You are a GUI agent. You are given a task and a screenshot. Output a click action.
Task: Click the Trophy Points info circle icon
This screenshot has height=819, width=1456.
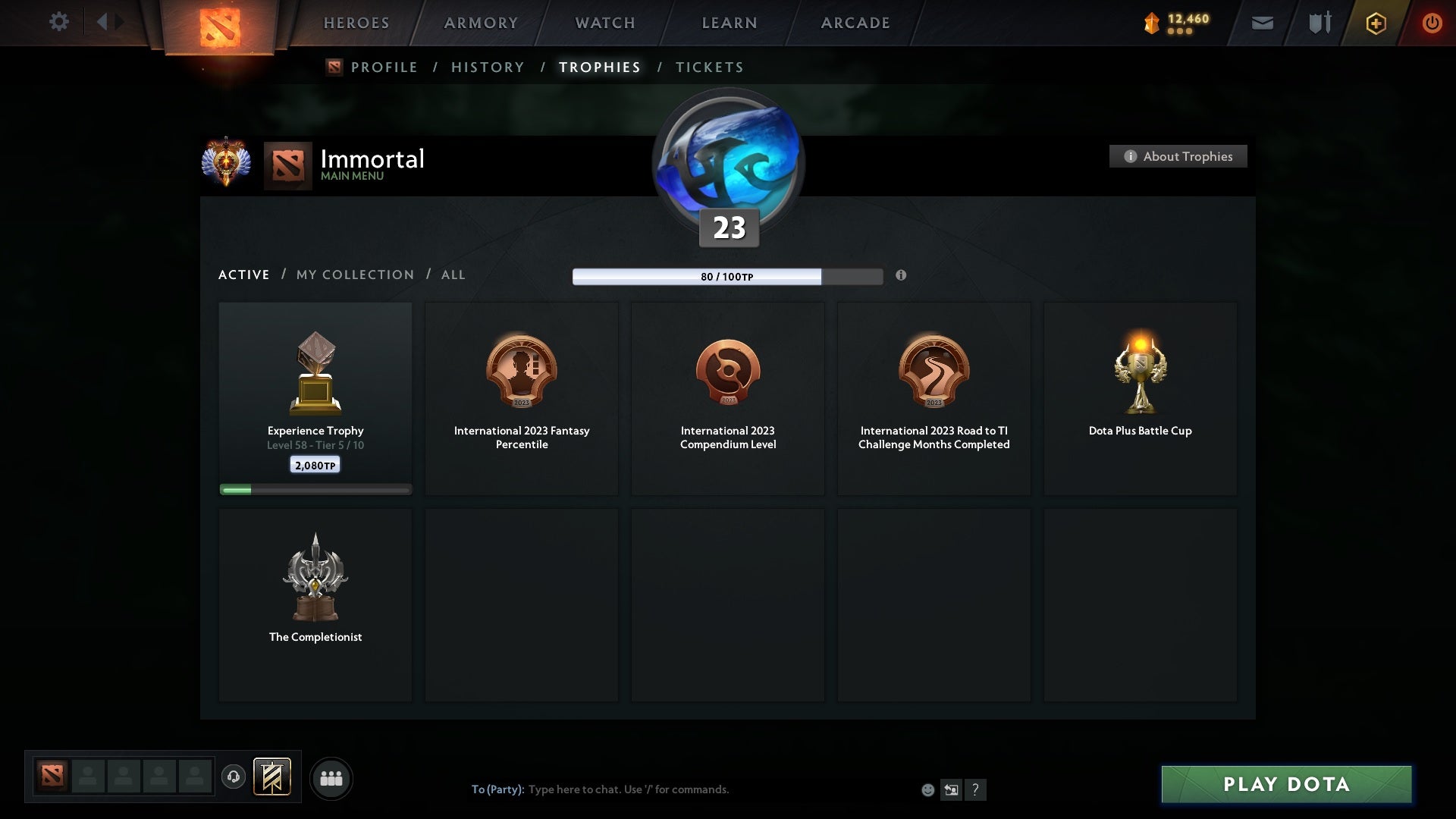(902, 277)
